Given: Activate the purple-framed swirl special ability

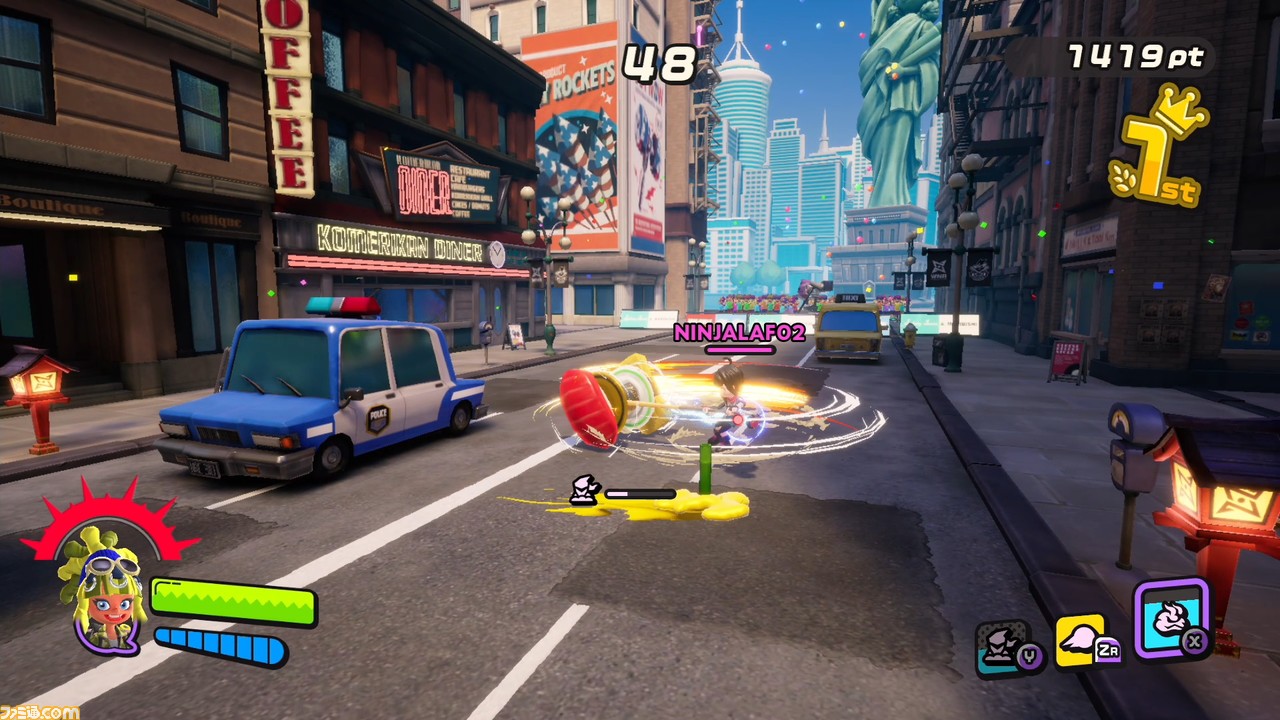Looking at the screenshot, I should coord(1171,619).
